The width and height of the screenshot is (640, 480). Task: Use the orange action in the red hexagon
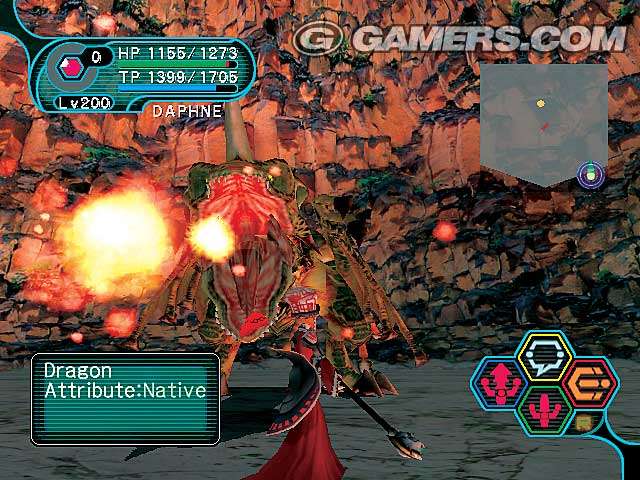[x=590, y=383]
